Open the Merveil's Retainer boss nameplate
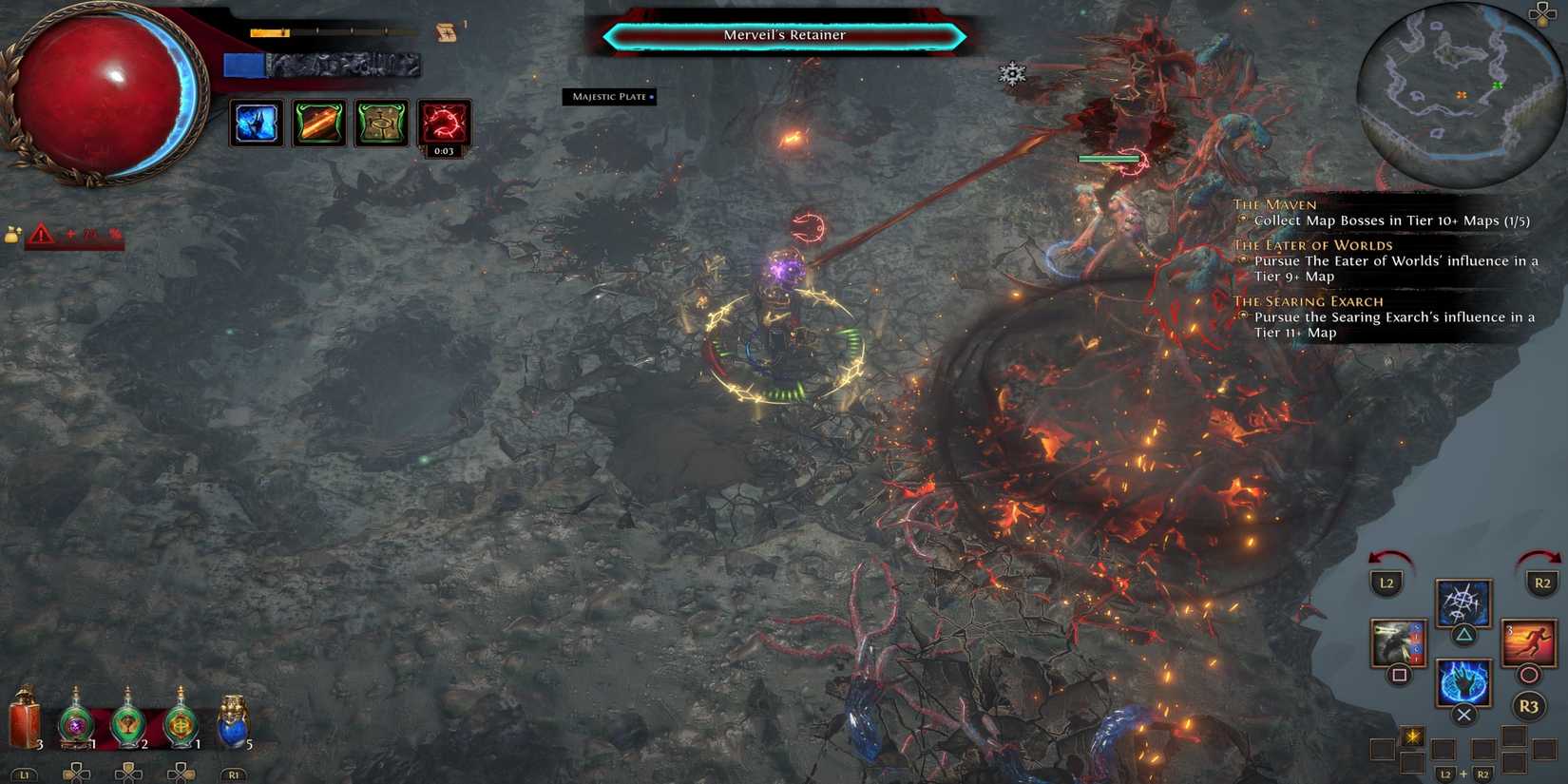 pos(782,34)
